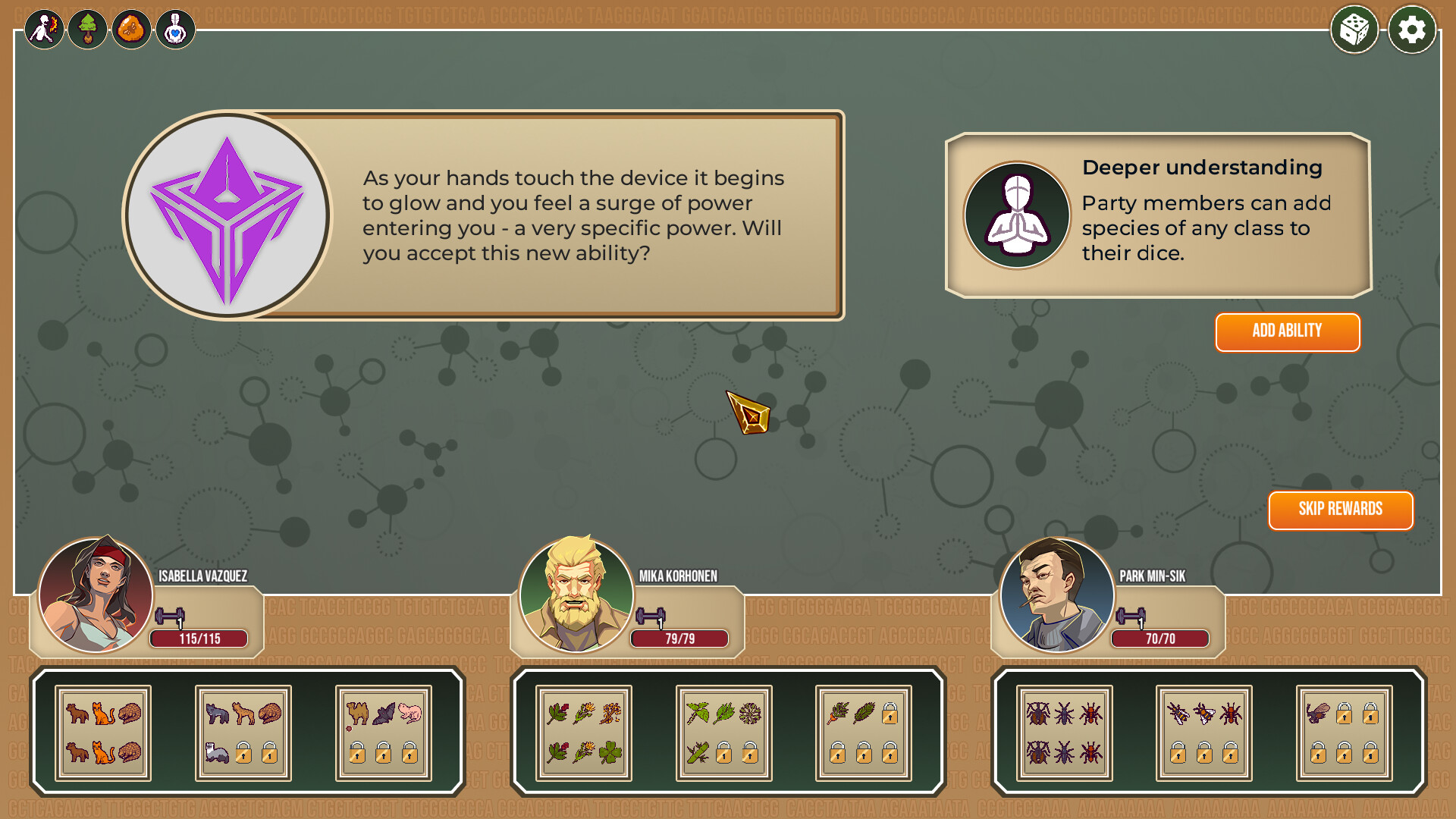
Task: Inspect the Deeper understanding meditation icon
Action: tap(1016, 215)
